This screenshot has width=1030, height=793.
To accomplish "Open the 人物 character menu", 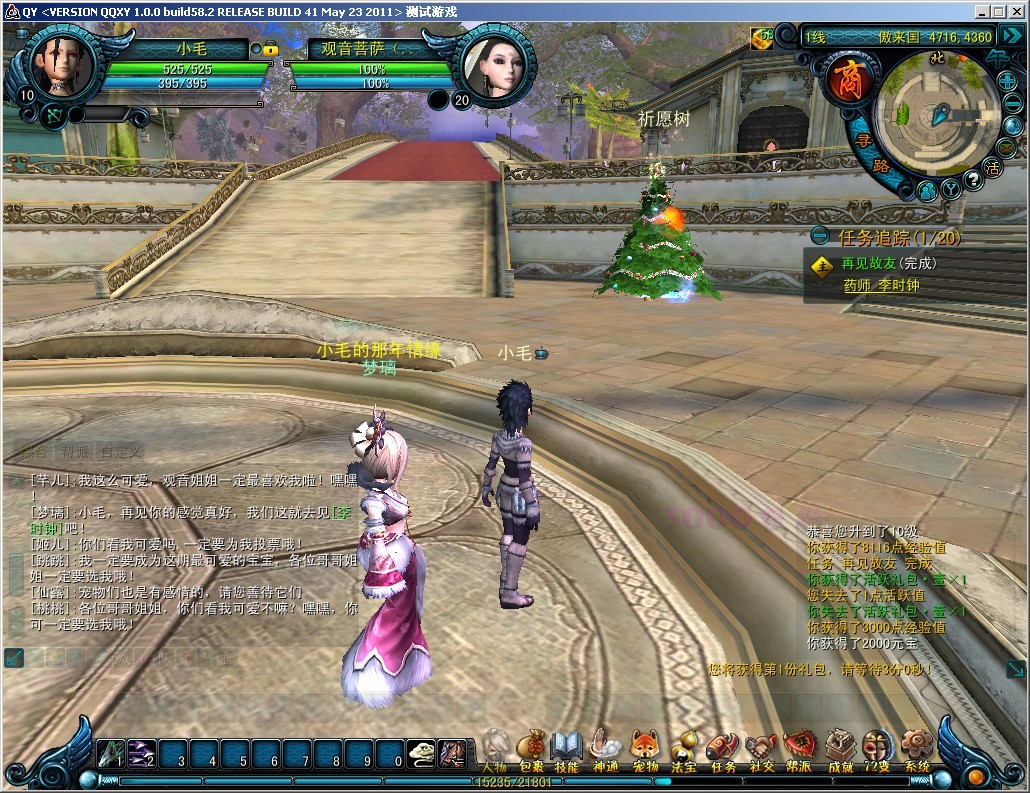I will [x=497, y=749].
